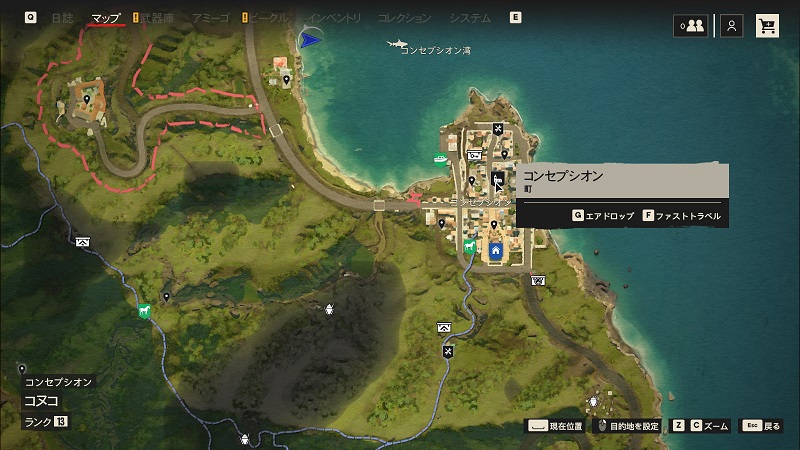Click the green boat marker by the dock
Viewport: 800px width, 450px height.
439,158
